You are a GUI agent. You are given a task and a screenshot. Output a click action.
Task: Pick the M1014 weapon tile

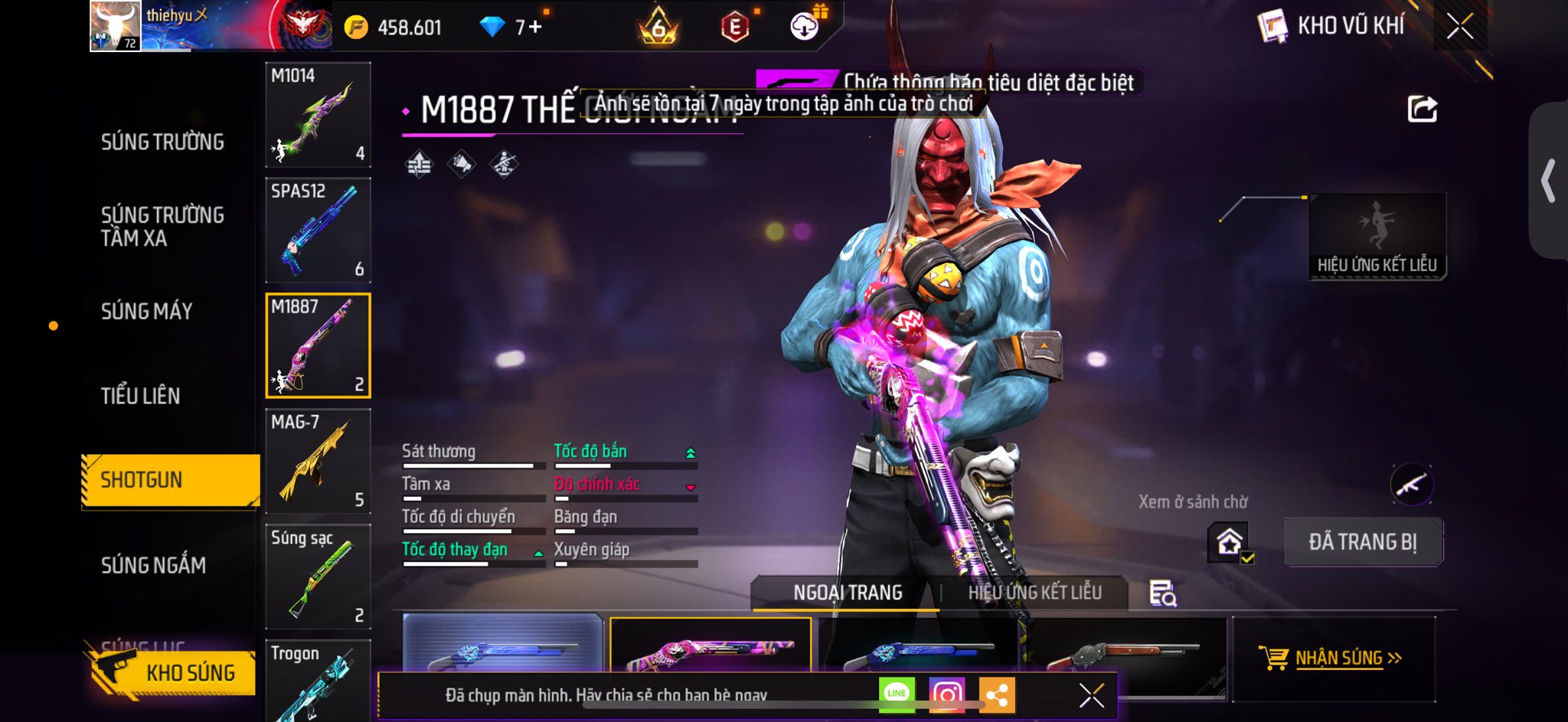tap(318, 115)
